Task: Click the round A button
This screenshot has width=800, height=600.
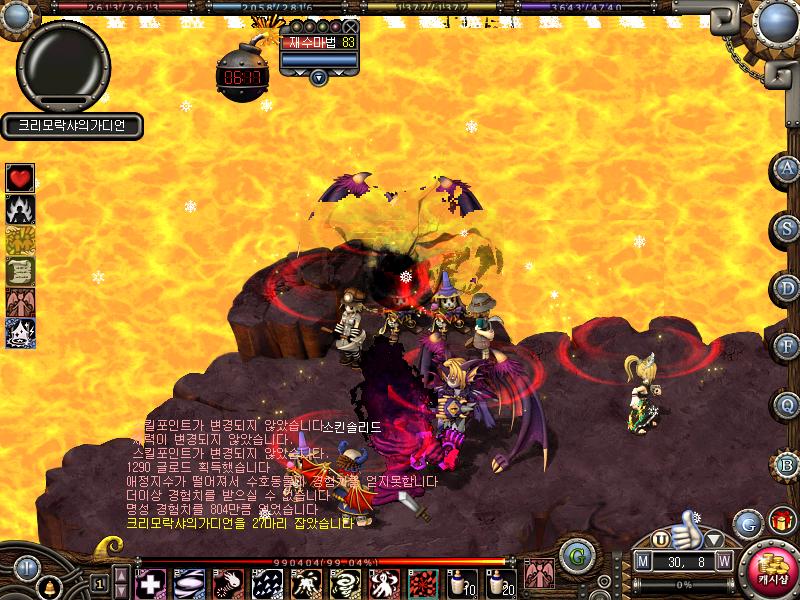Action: click(x=787, y=169)
